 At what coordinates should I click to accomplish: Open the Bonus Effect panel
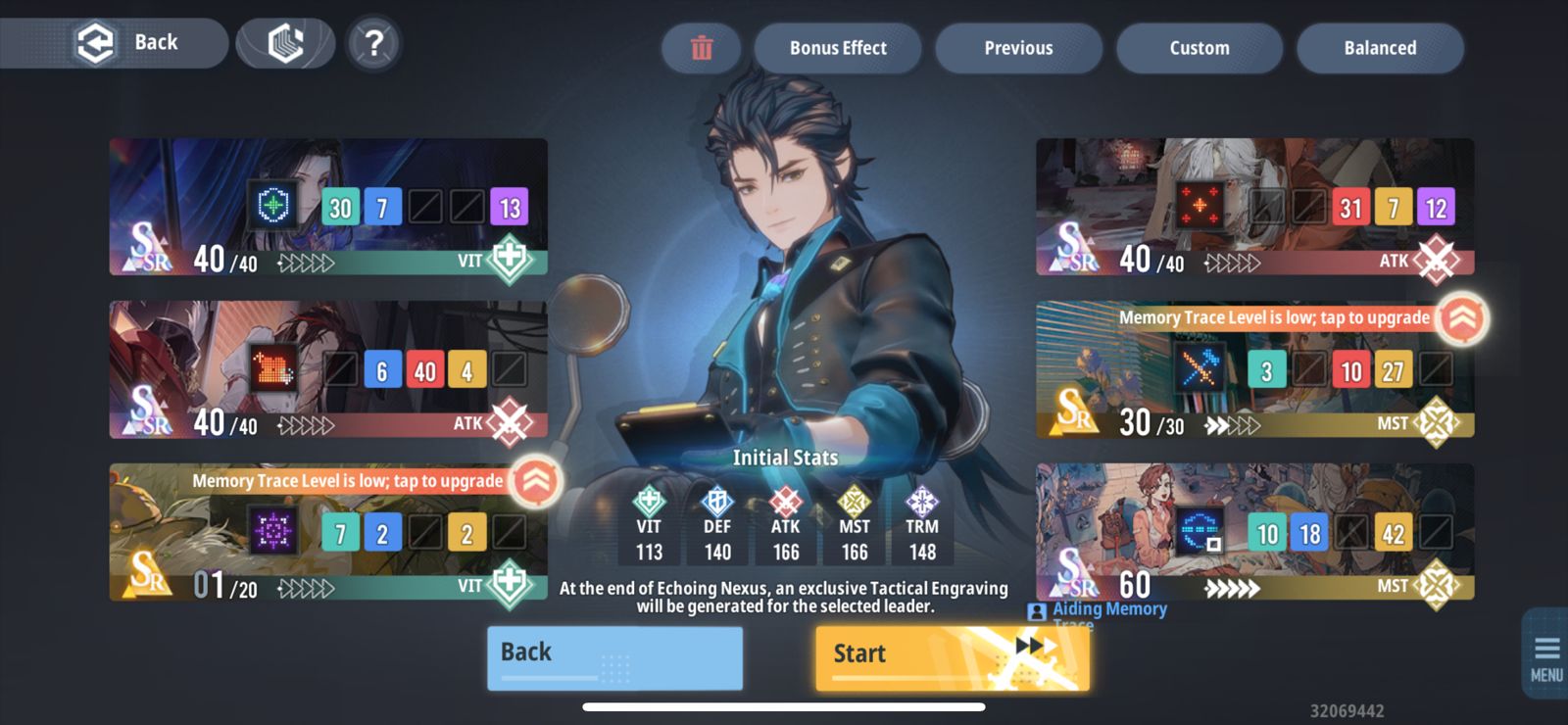point(838,48)
